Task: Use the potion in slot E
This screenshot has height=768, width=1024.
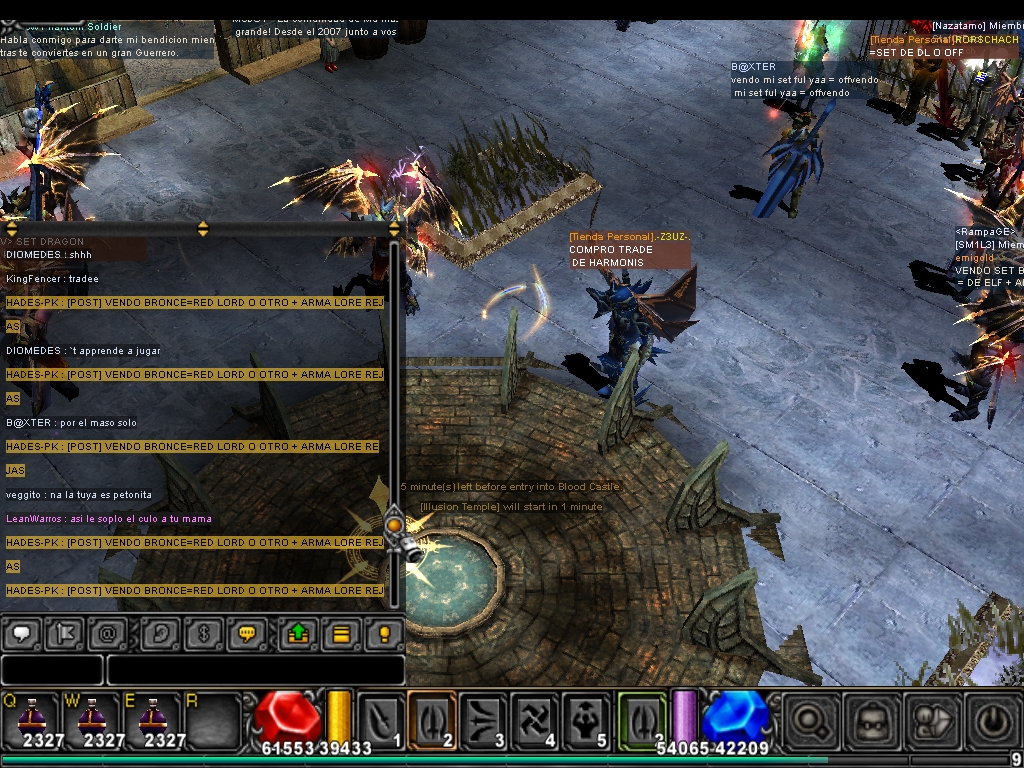Action: [153, 719]
